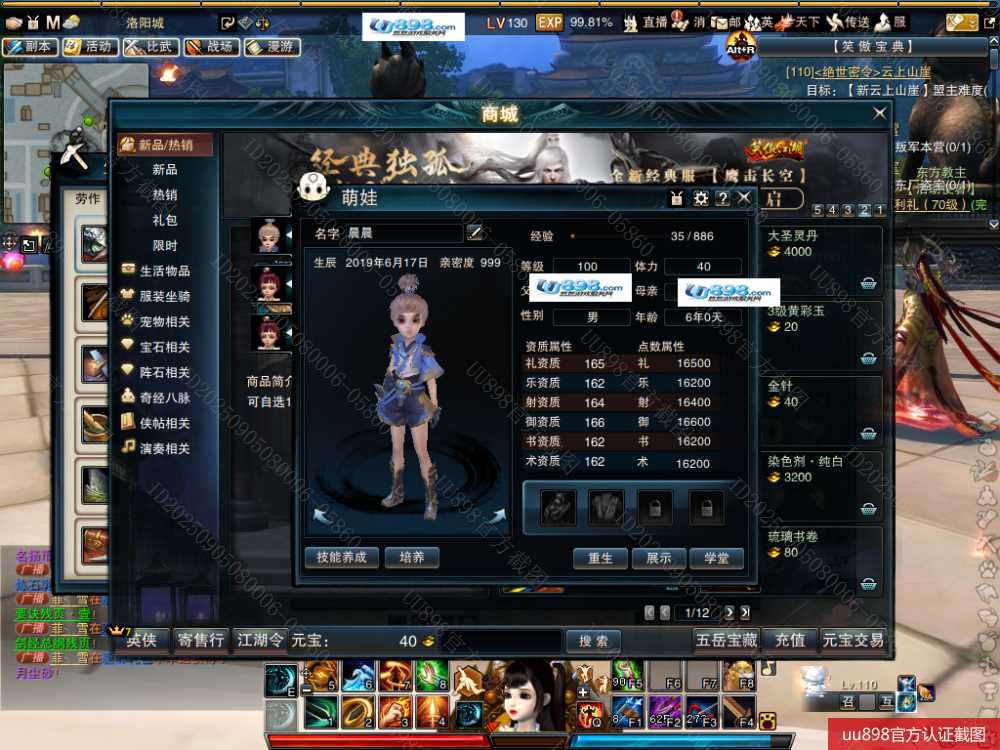Click the 重生 rebirth button
The width and height of the screenshot is (1000, 750).
(x=600, y=558)
